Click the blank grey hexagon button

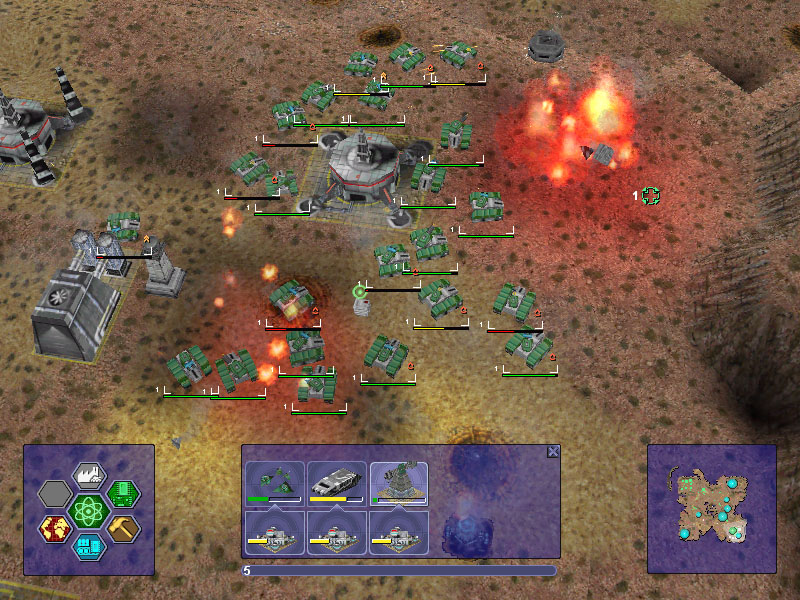tap(55, 493)
